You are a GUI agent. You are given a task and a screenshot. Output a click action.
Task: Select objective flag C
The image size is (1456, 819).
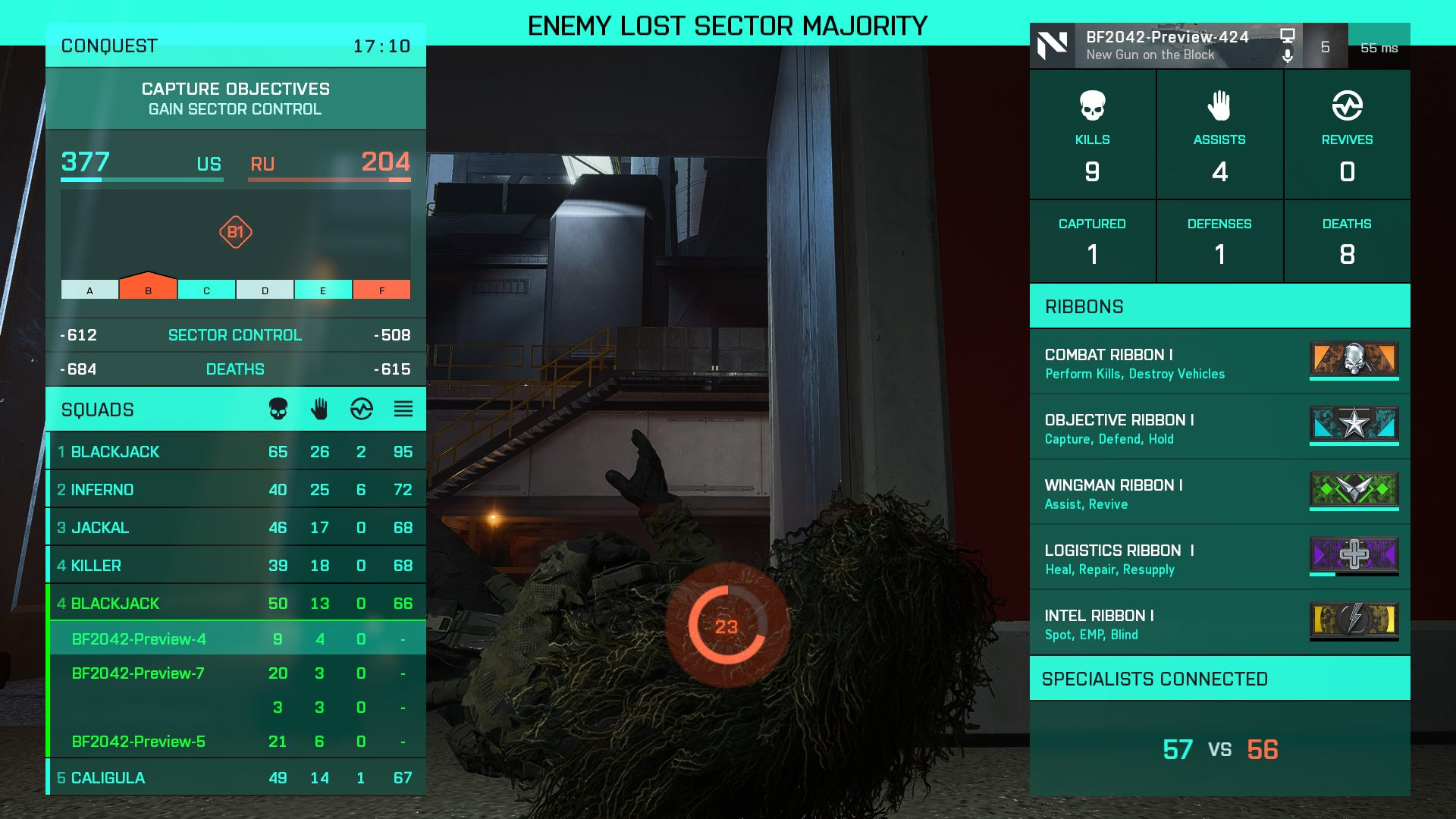click(206, 290)
